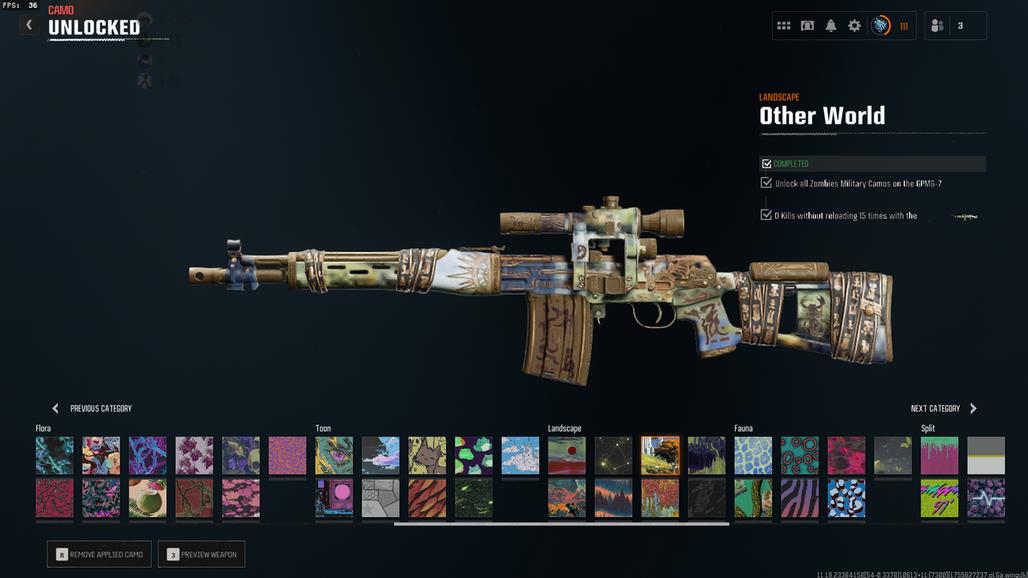Click Remove Applied Camo button
Screen dimensions: 1028x578
click(x=99, y=554)
